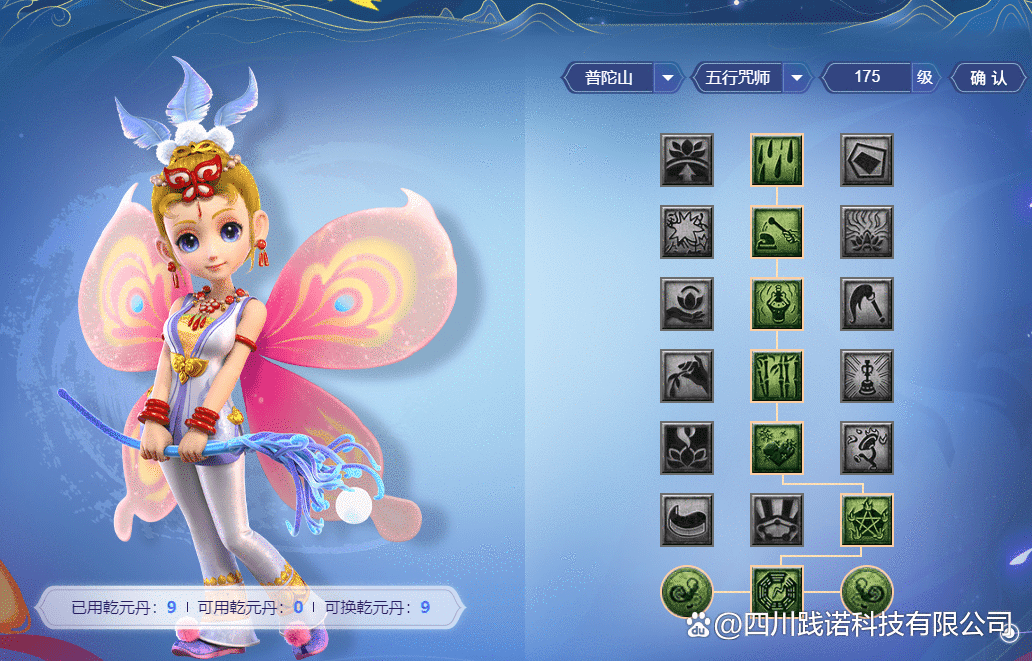Confirm with the 确认 button
The height and width of the screenshot is (661, 1032).
988,77
